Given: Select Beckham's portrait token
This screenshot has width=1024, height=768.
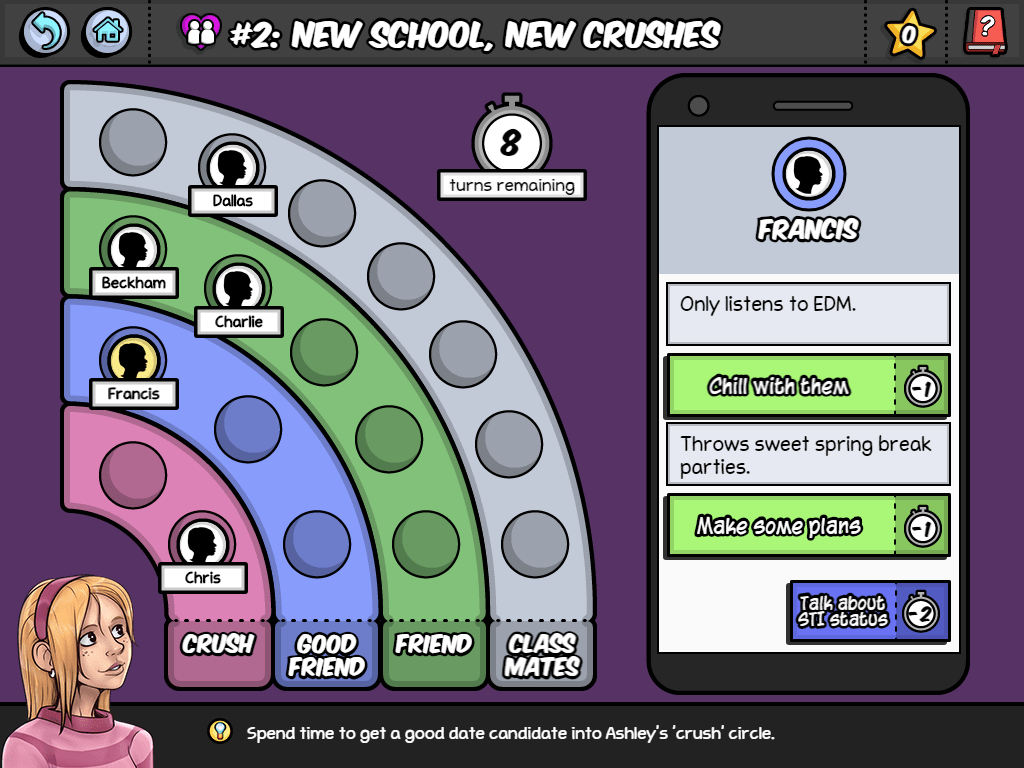Looking at the screenshot, I should (132, 247).
